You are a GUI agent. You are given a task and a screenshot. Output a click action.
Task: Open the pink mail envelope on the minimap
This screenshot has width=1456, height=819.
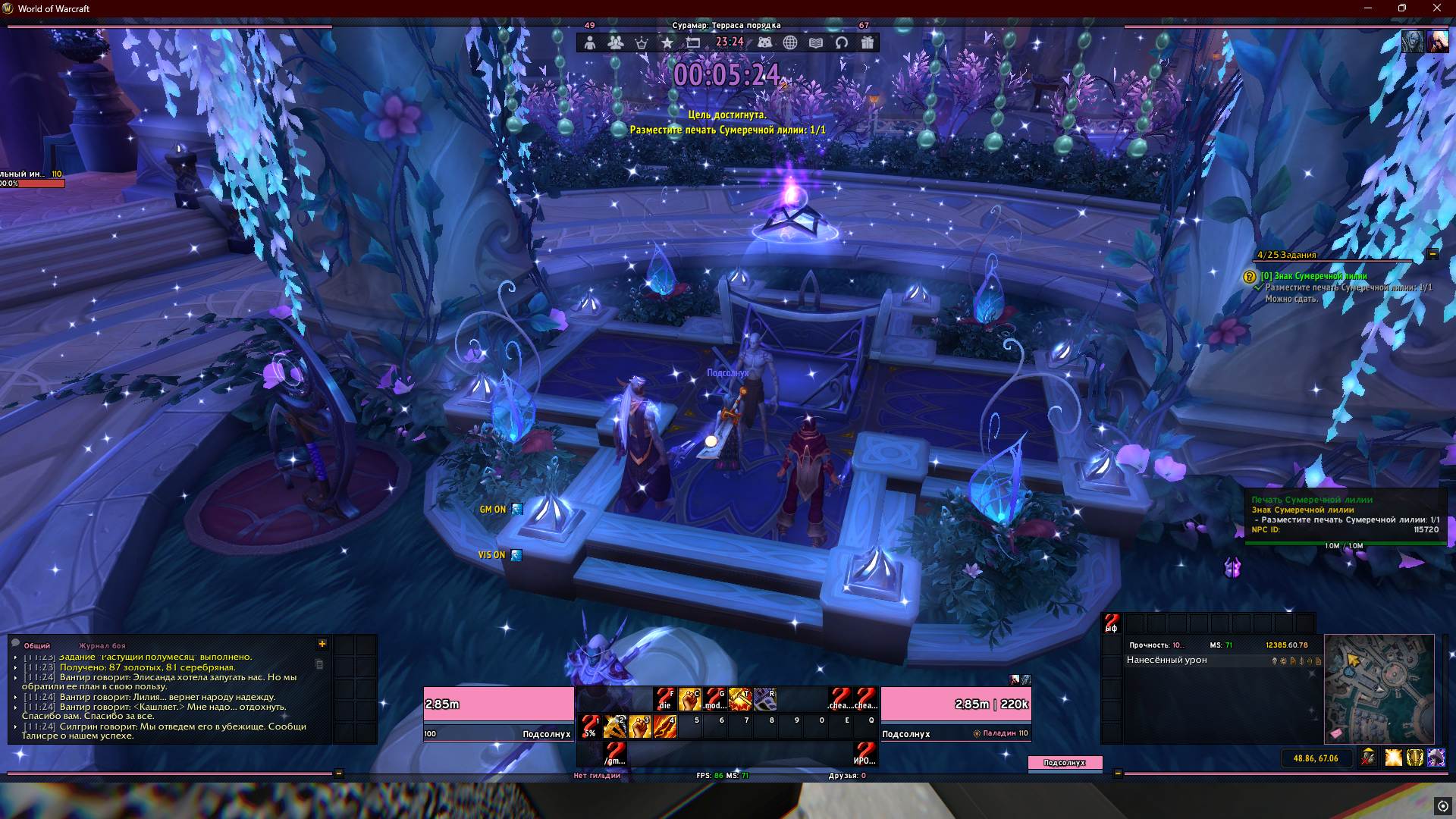click(1336, 733)
